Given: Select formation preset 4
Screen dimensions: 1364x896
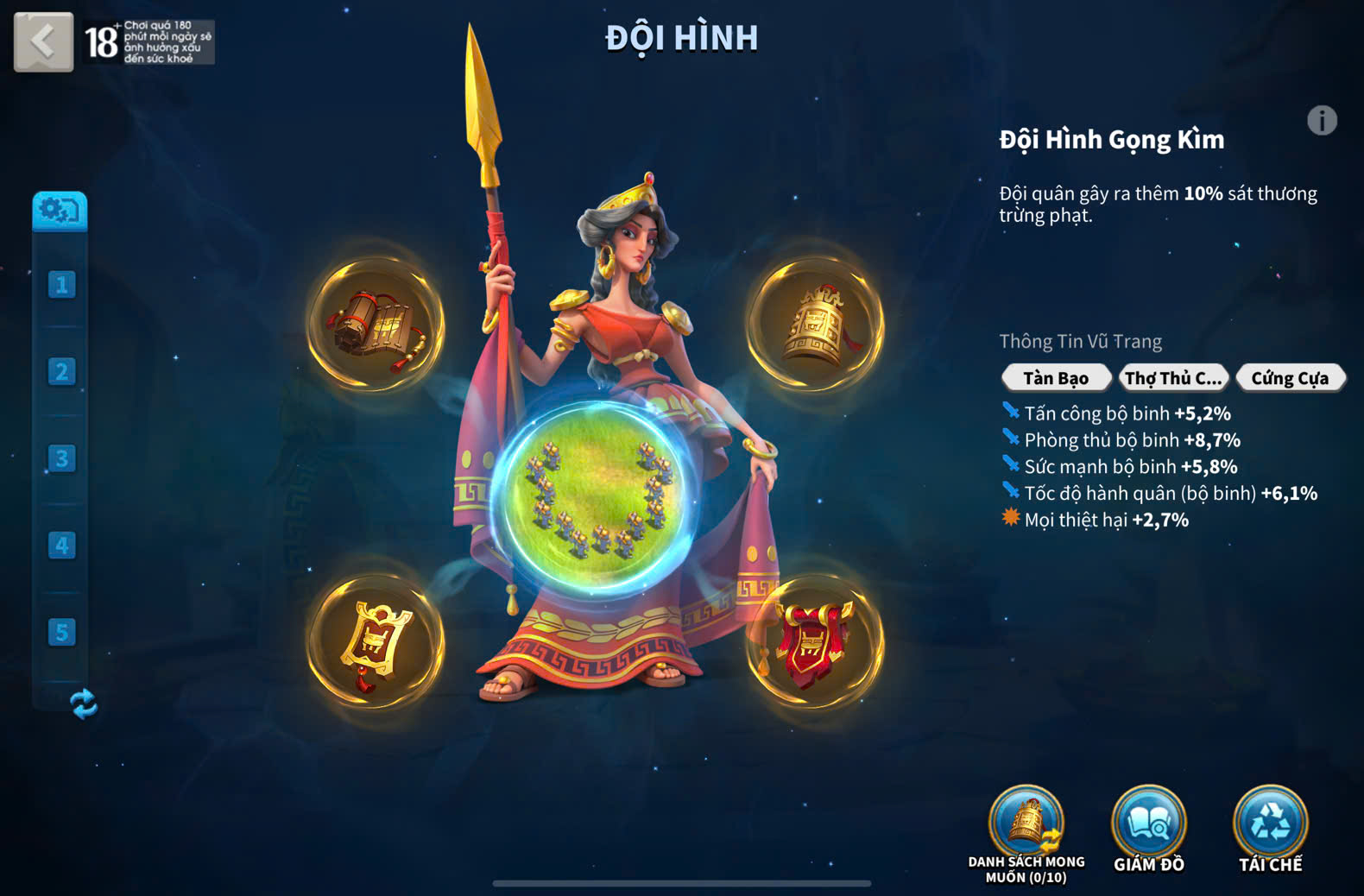Looking at the screenshot, I should pyautogui.click(x=61, y=546).
